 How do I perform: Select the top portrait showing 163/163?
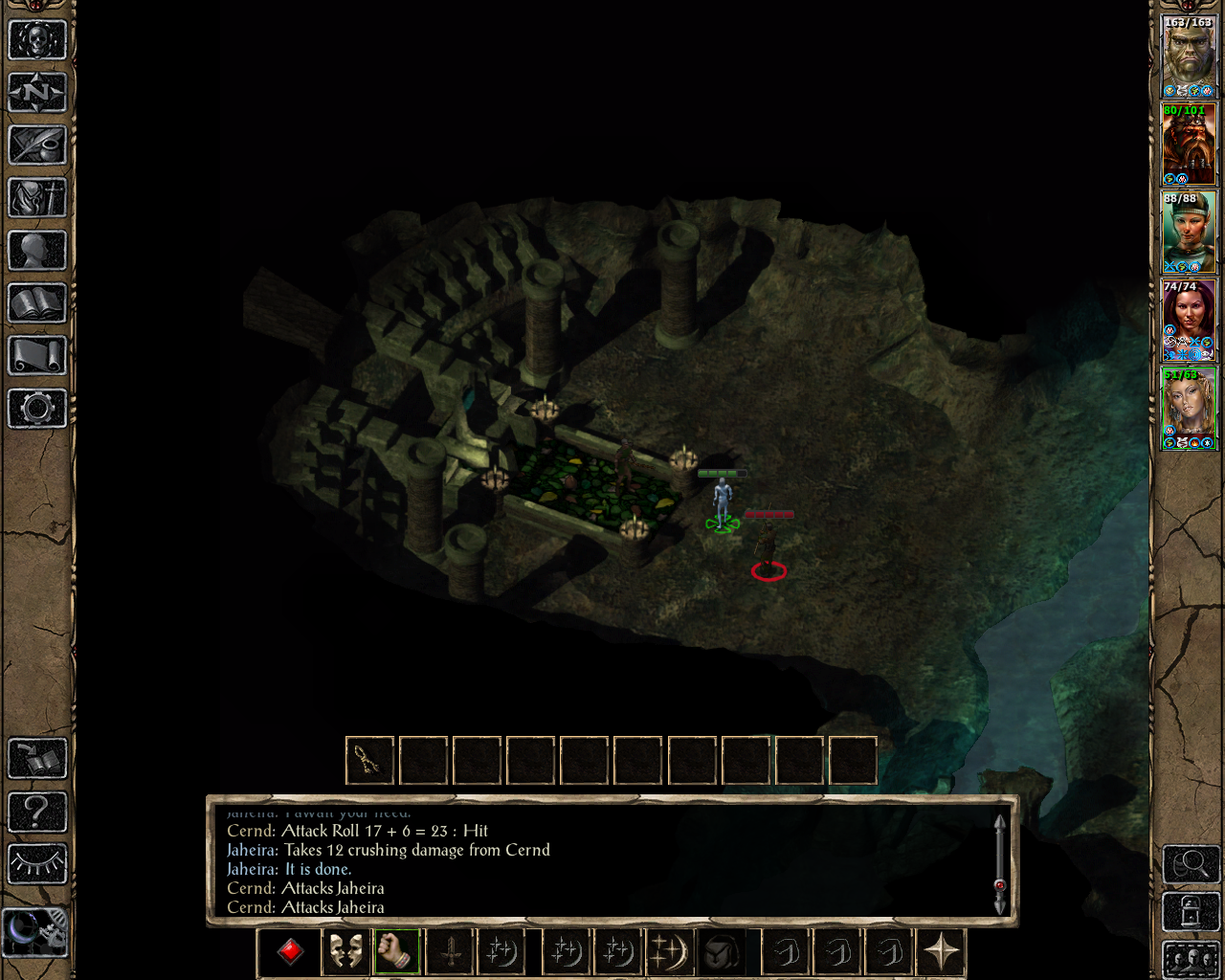coord(1189,53)
